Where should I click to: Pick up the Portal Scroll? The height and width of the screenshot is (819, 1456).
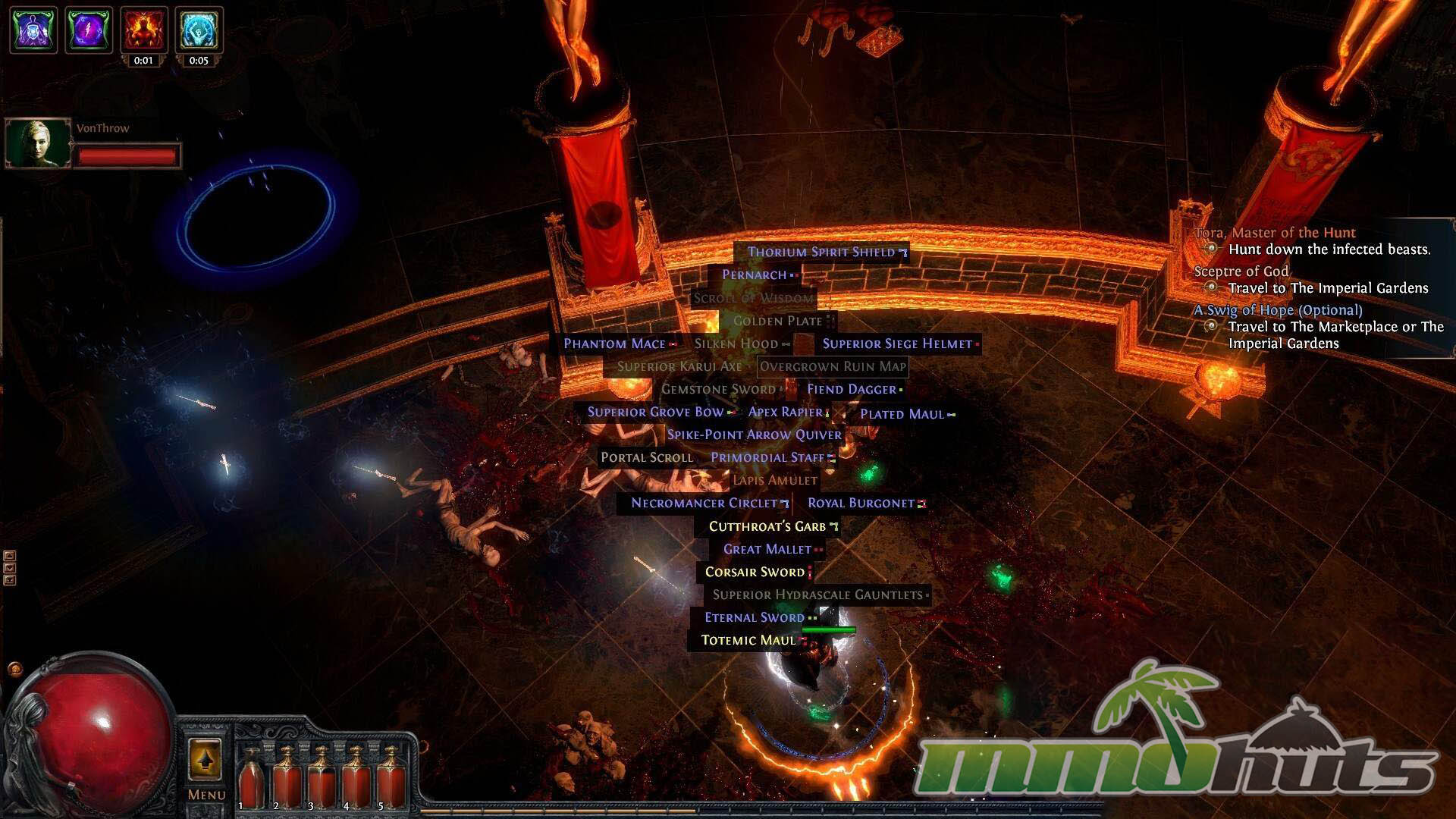coord(646,457)
